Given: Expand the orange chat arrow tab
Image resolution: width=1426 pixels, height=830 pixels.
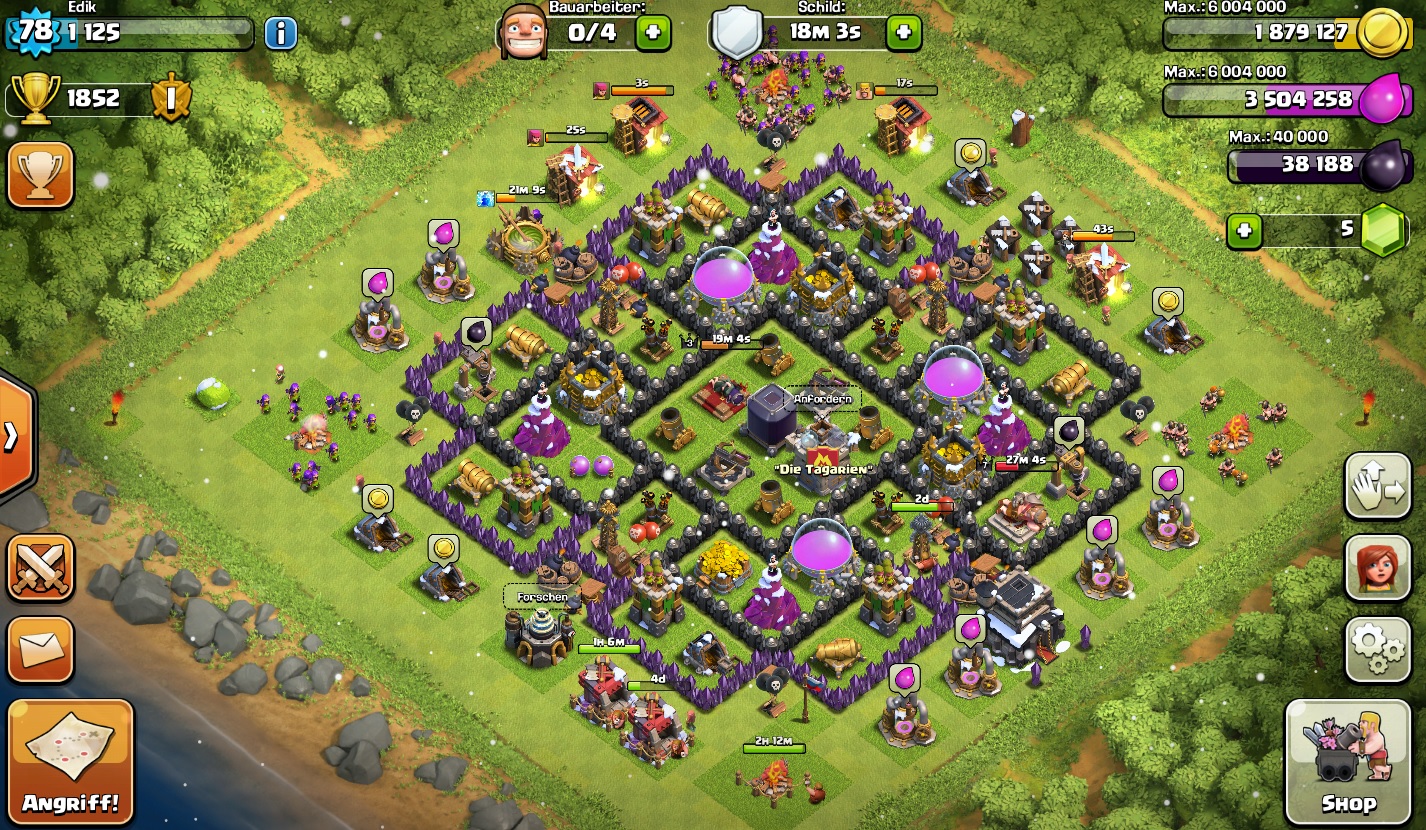Looking at the screenshot, I should click(14, 436).
